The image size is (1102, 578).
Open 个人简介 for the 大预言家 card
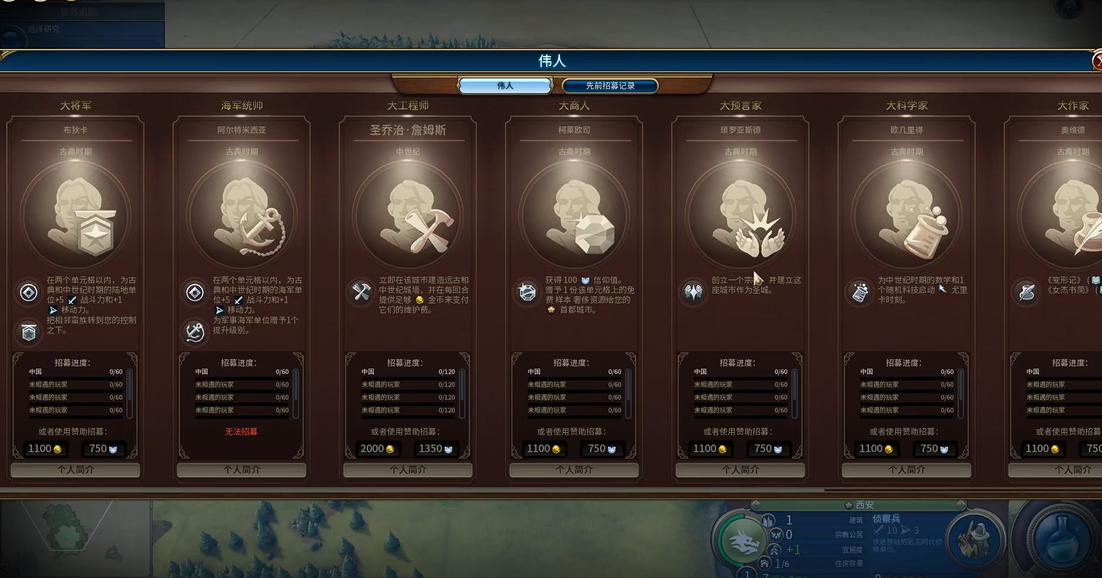(x=740, y=469)
